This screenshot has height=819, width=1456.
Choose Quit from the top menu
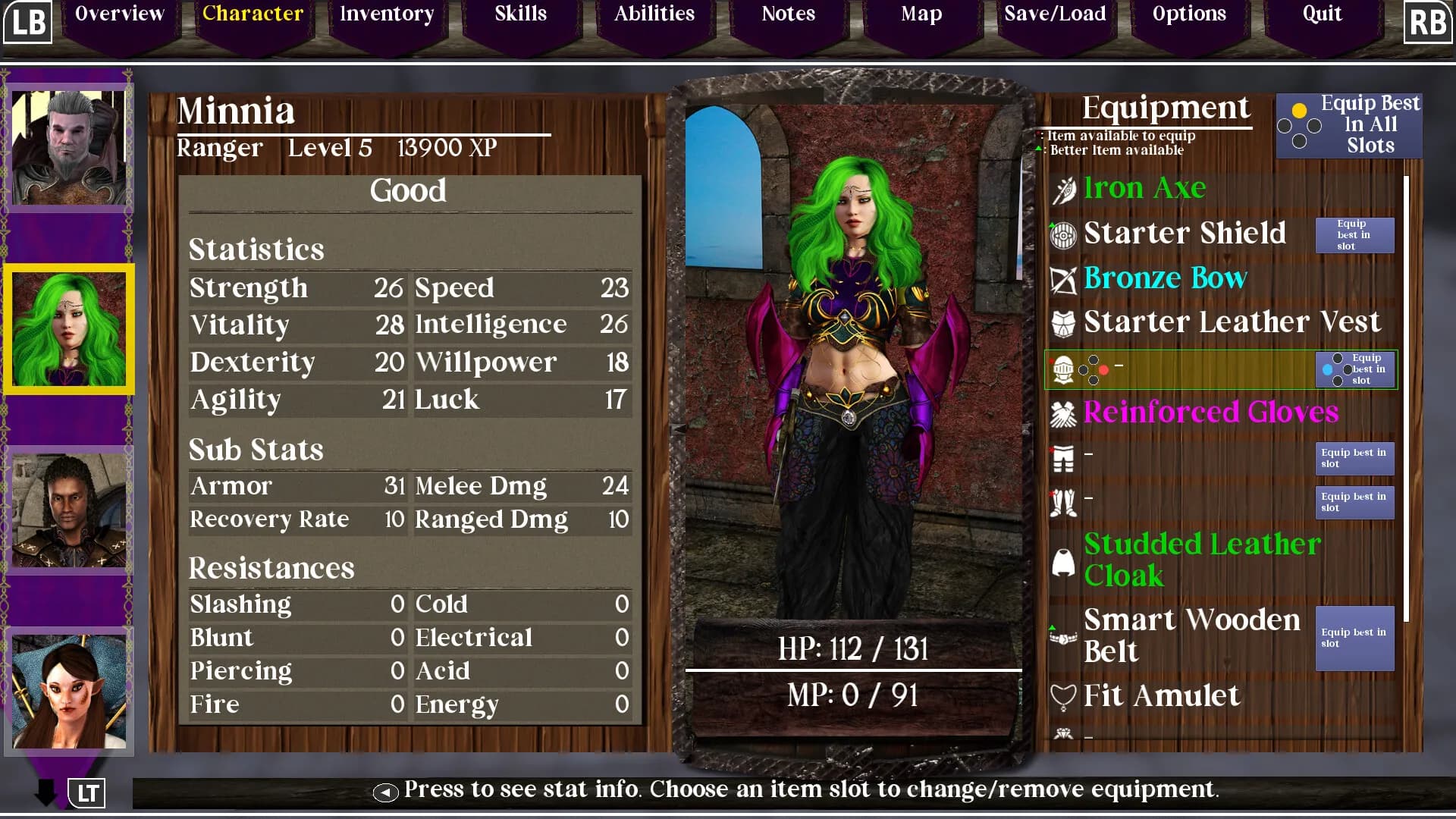[x=1322, y=14]
